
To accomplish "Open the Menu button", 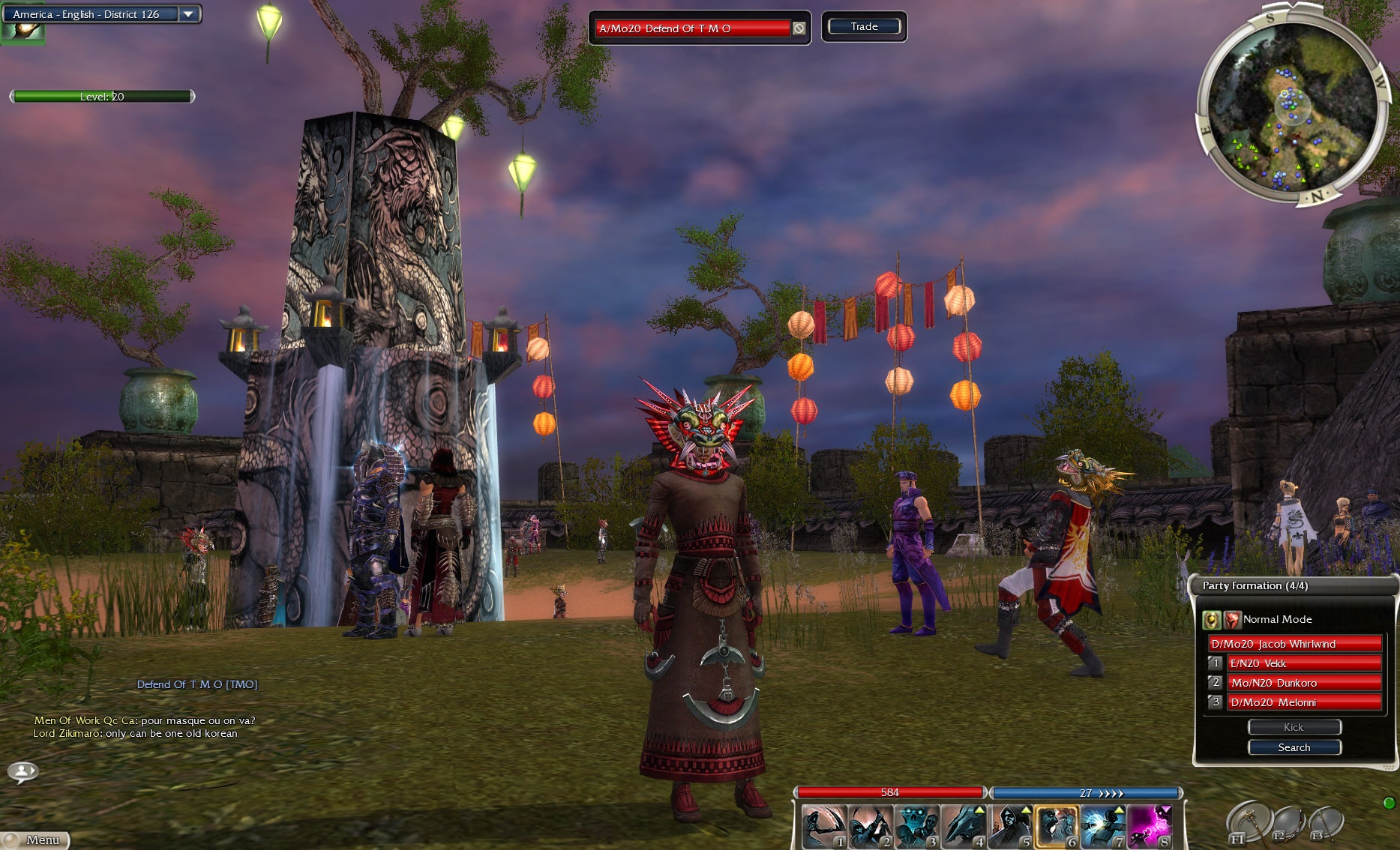I will tap(36, 840).
